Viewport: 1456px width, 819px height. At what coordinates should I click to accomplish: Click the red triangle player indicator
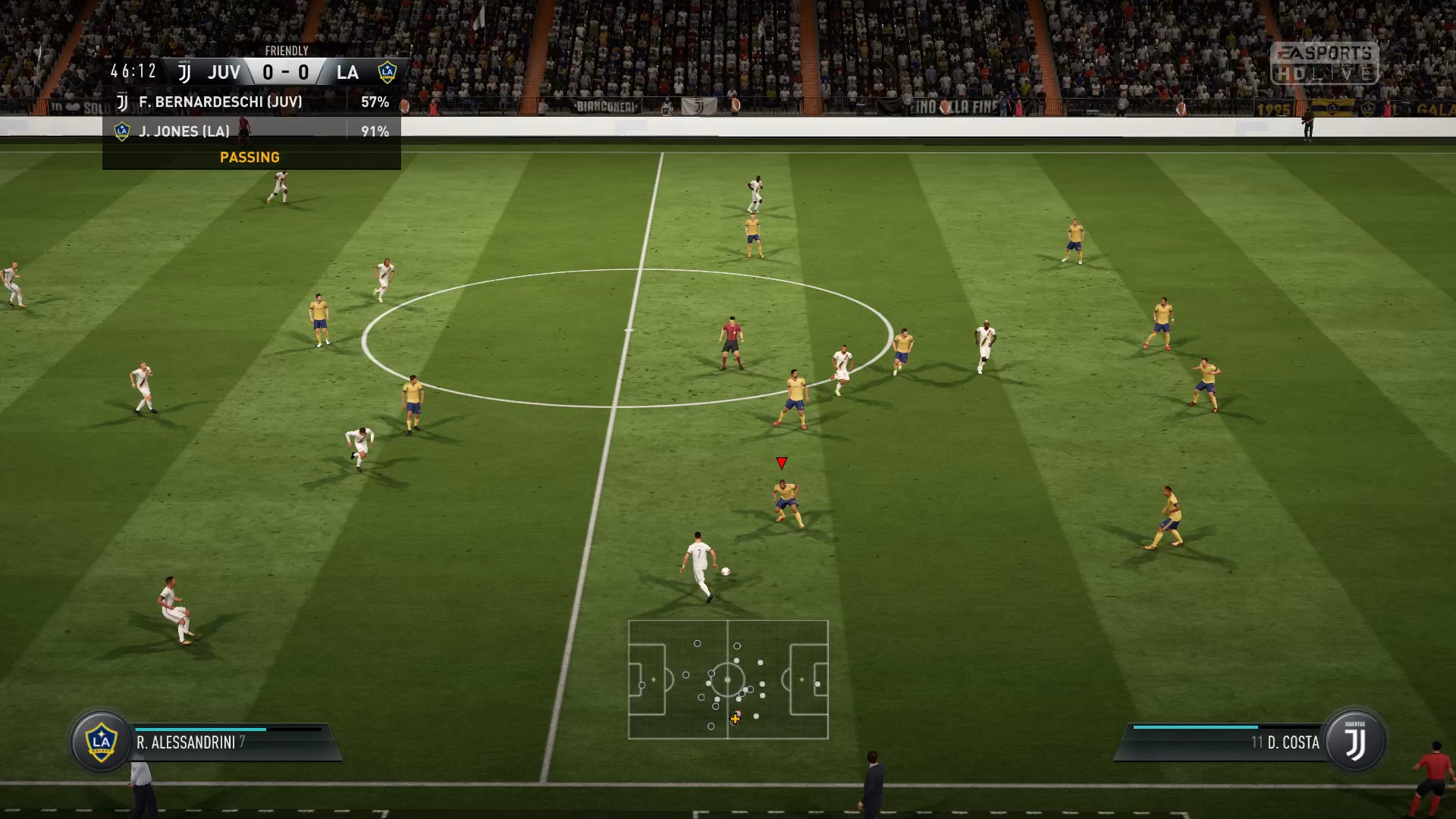[781, 462]
